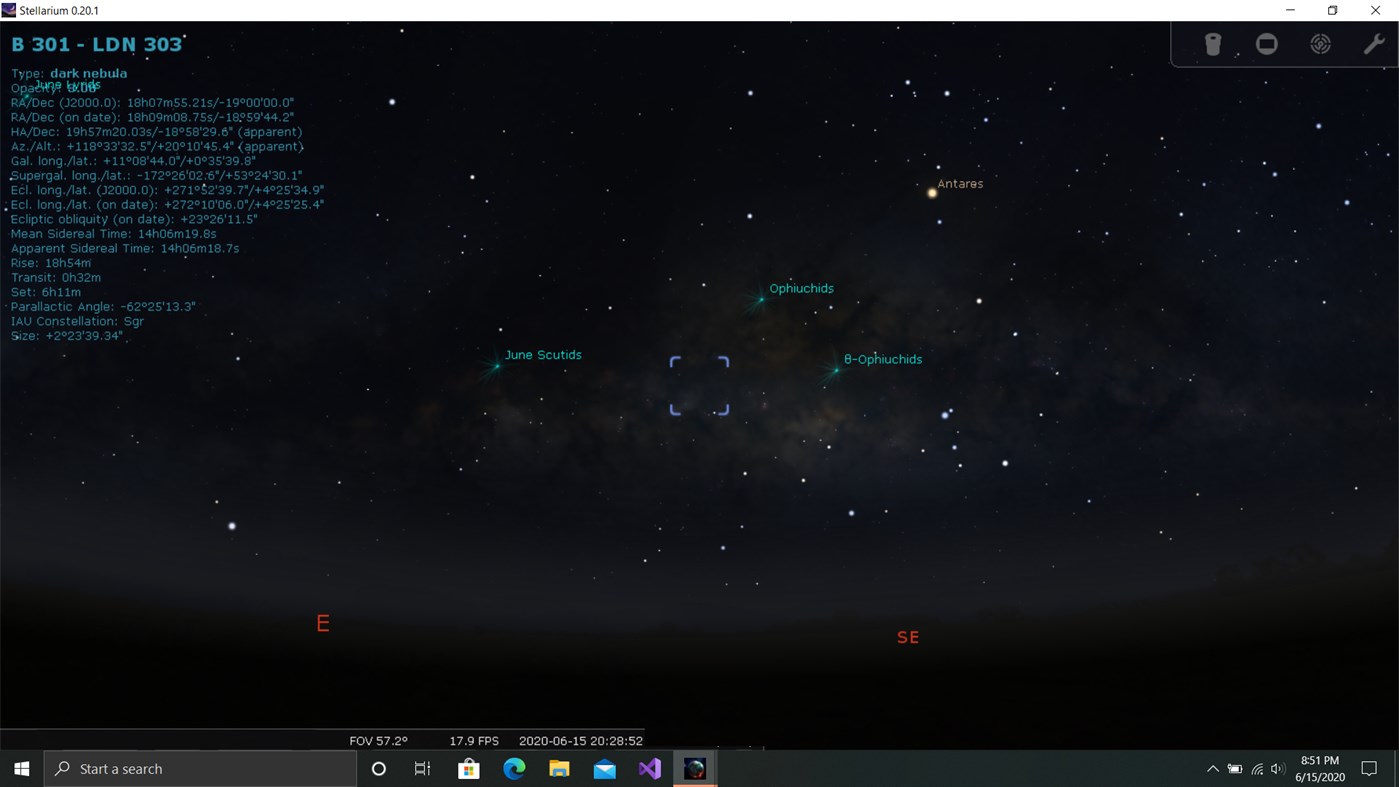Launch Microsoft Edge from the taskbar
This screenshot has height=787, width=1399.
pyautogui.click(x=513, y=768)
